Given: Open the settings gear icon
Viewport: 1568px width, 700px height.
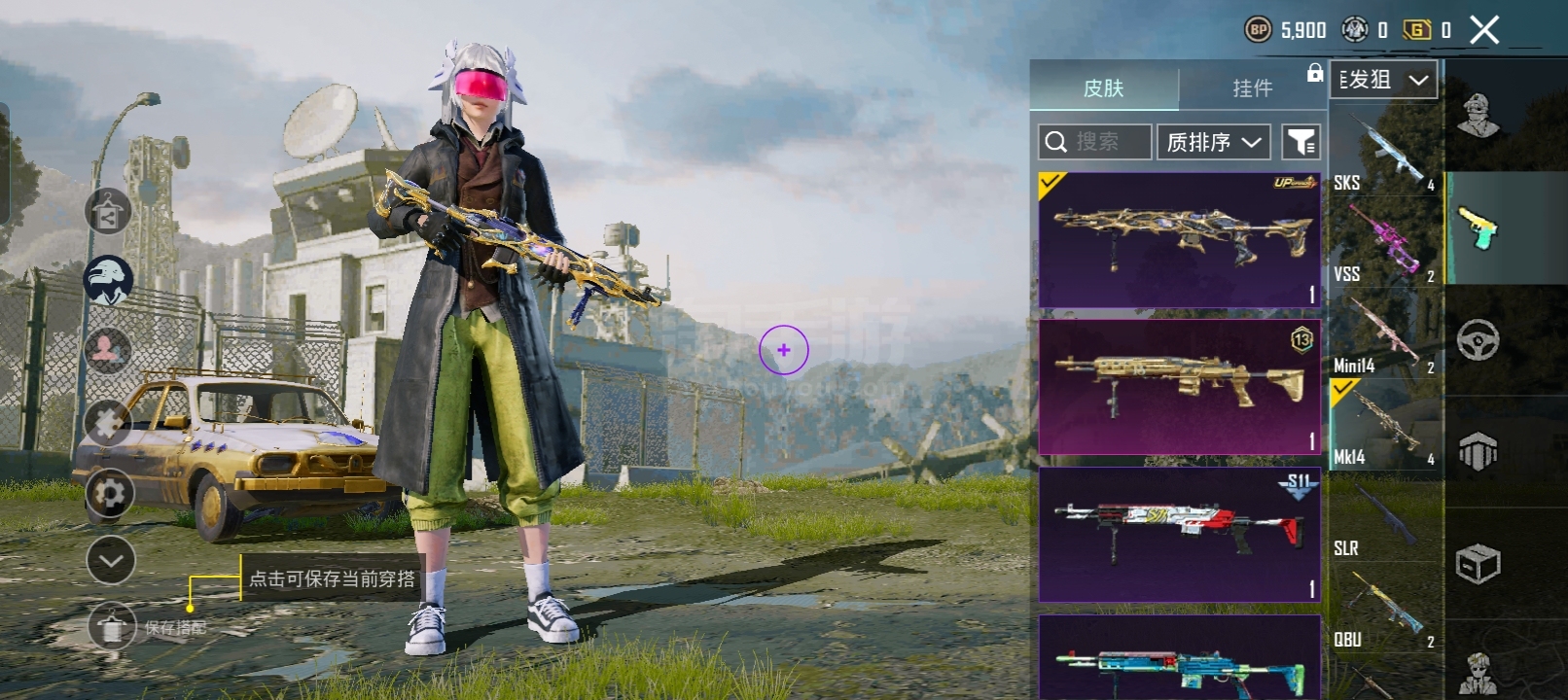Looking at the screenshot, I should 110,494.
